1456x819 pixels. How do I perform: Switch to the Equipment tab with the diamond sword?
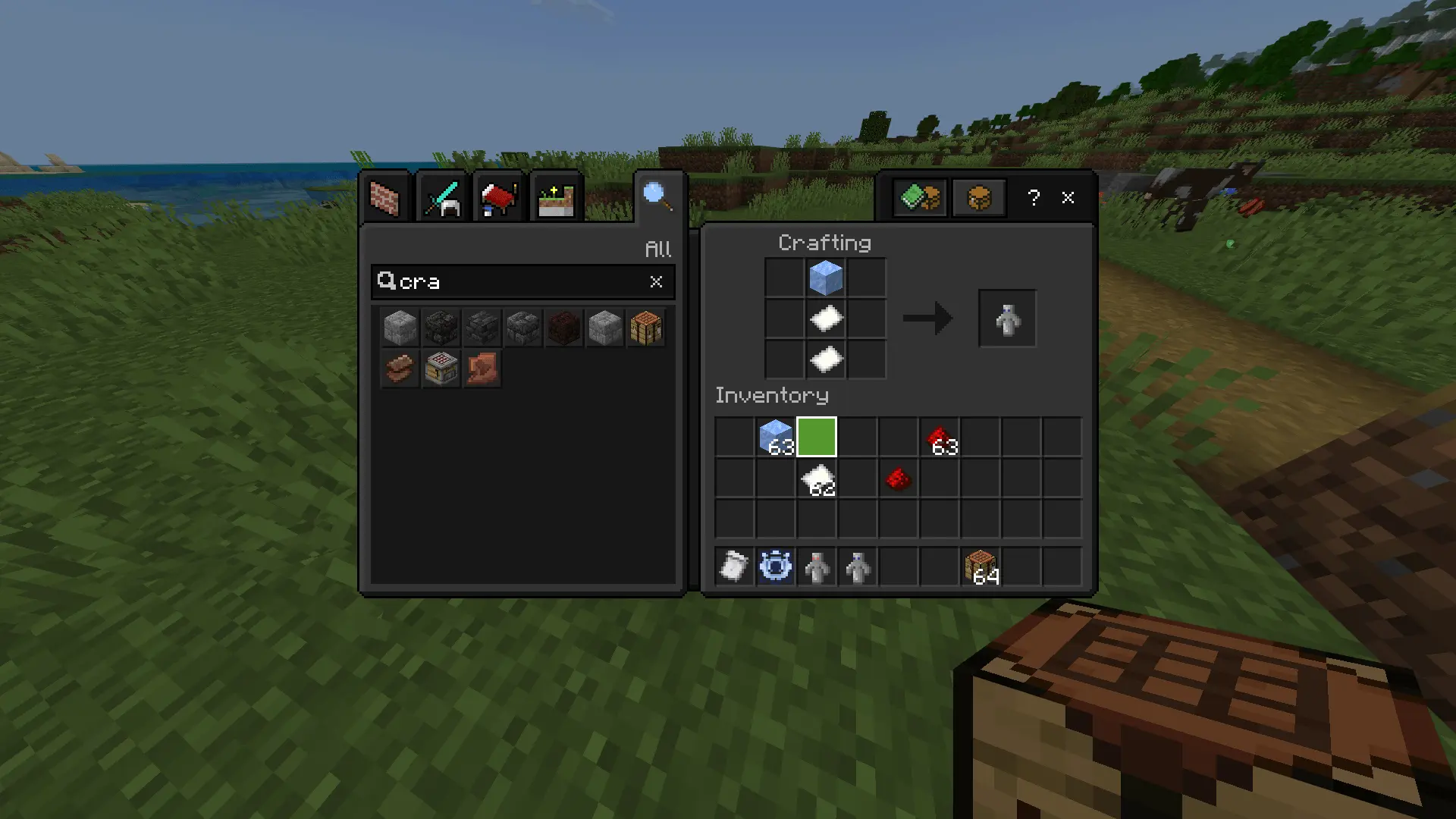tap(442, 199)
